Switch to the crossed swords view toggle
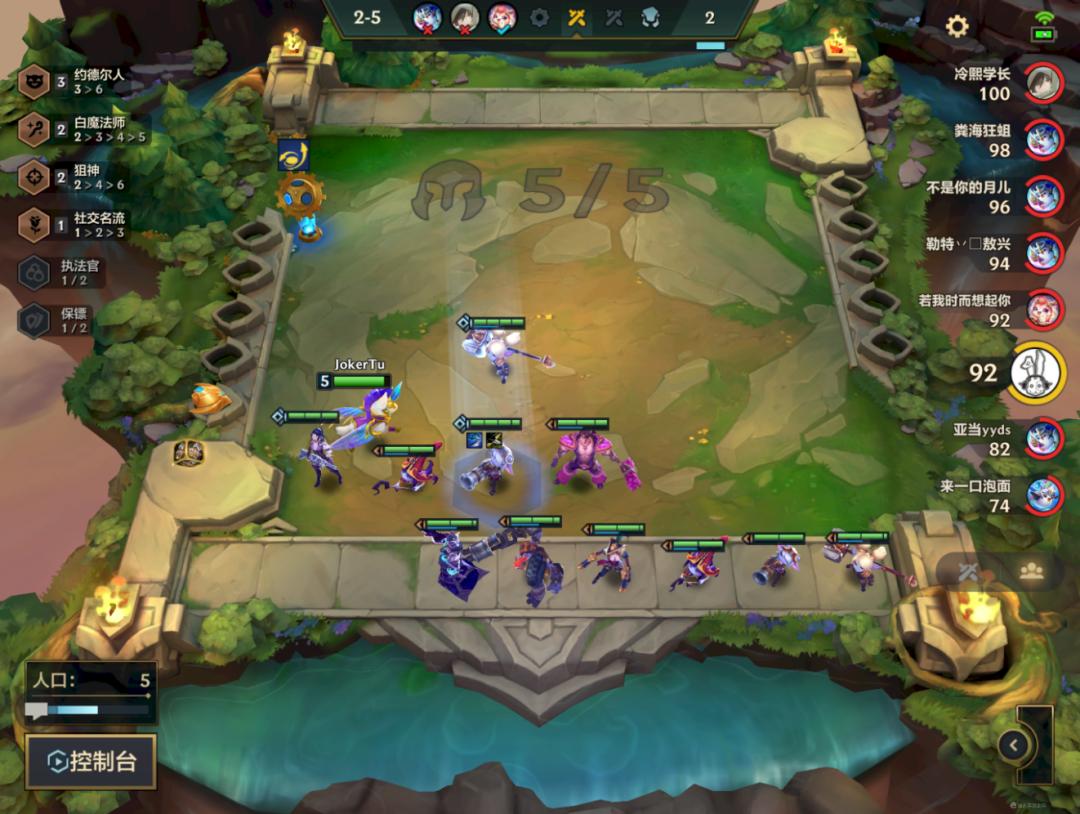Viewport: 1080px width, 814px height. point(968,572)
